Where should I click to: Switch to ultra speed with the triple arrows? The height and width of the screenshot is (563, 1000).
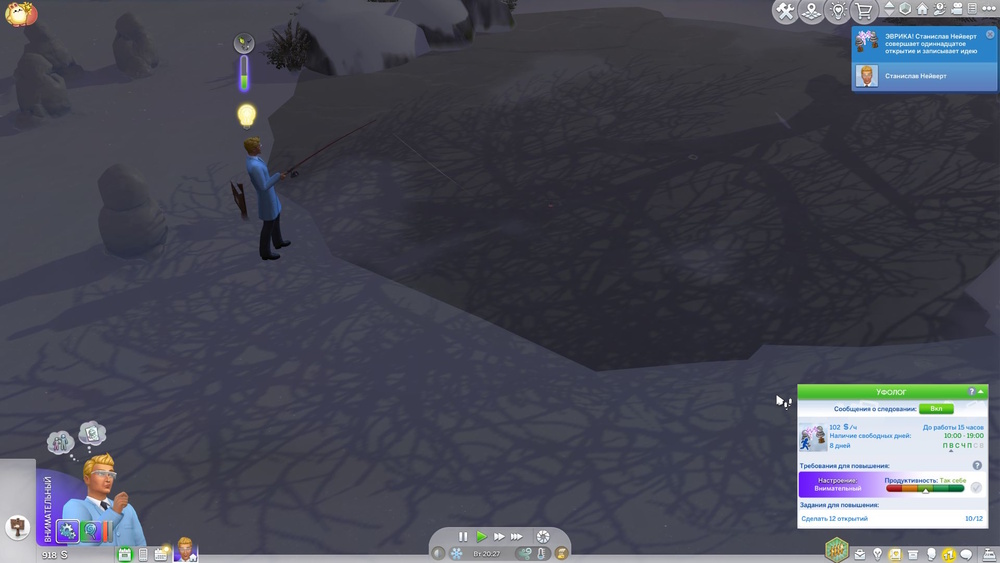click(x=517, y=537)
